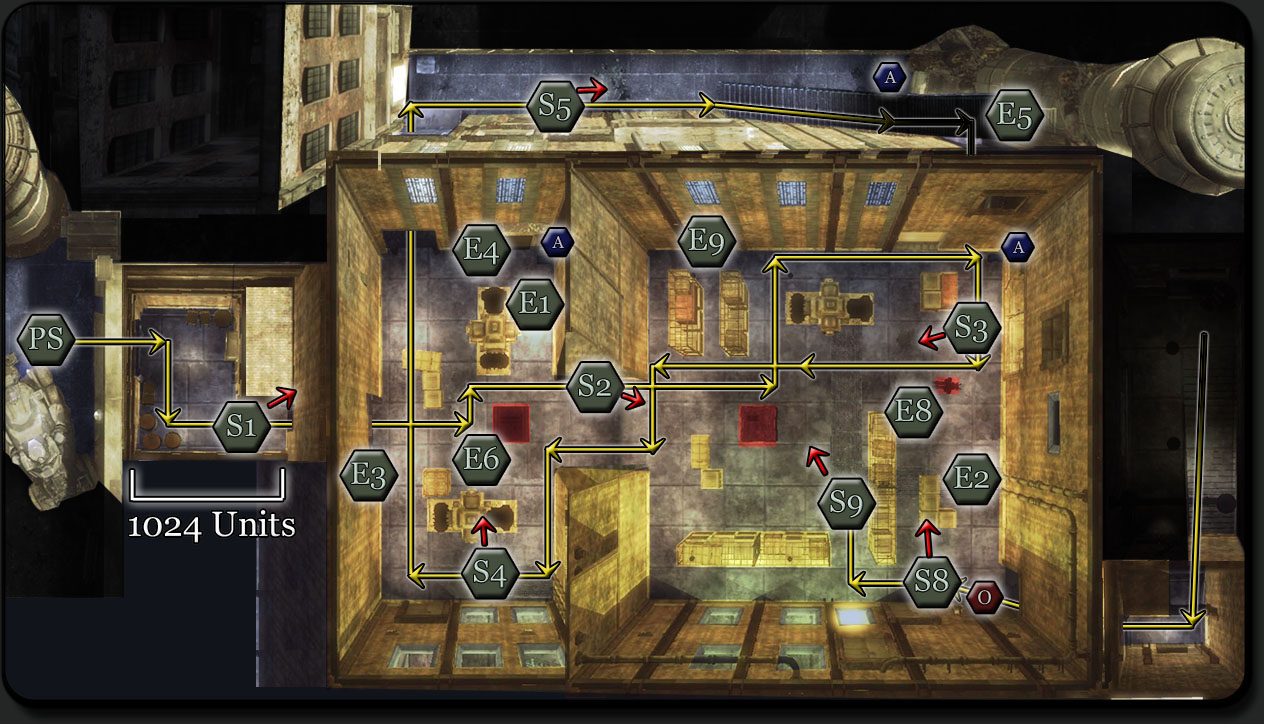Click the blue A marker near E5
The width and height of the screenshot is (1264, 724).
tap(890, 77)
